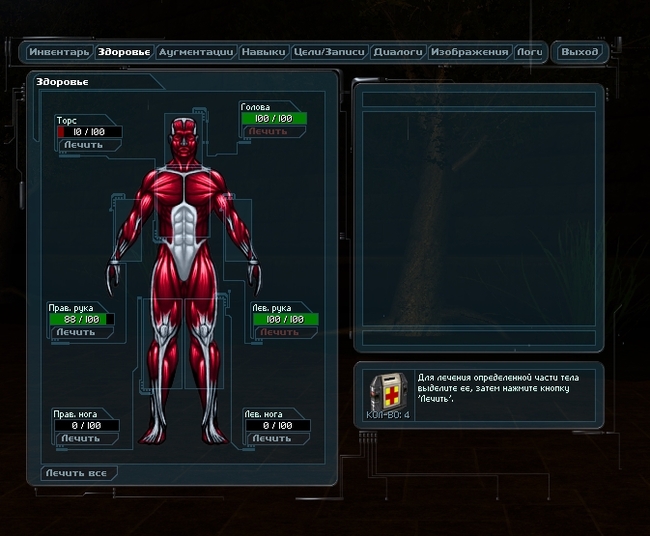Open the Диалоги tab

399,52
